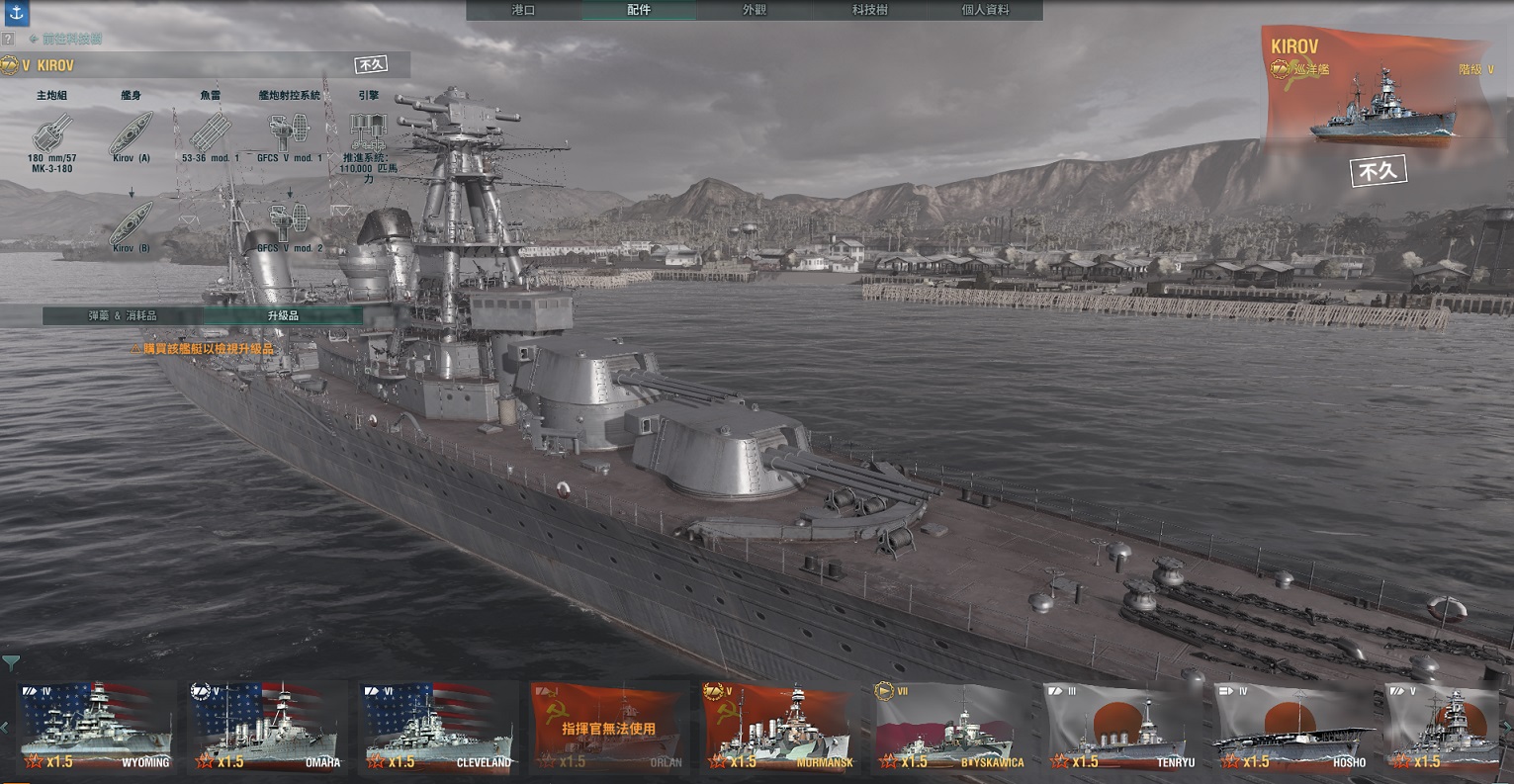
Task: Click the anchor menu button
Action: coord(15,13)
